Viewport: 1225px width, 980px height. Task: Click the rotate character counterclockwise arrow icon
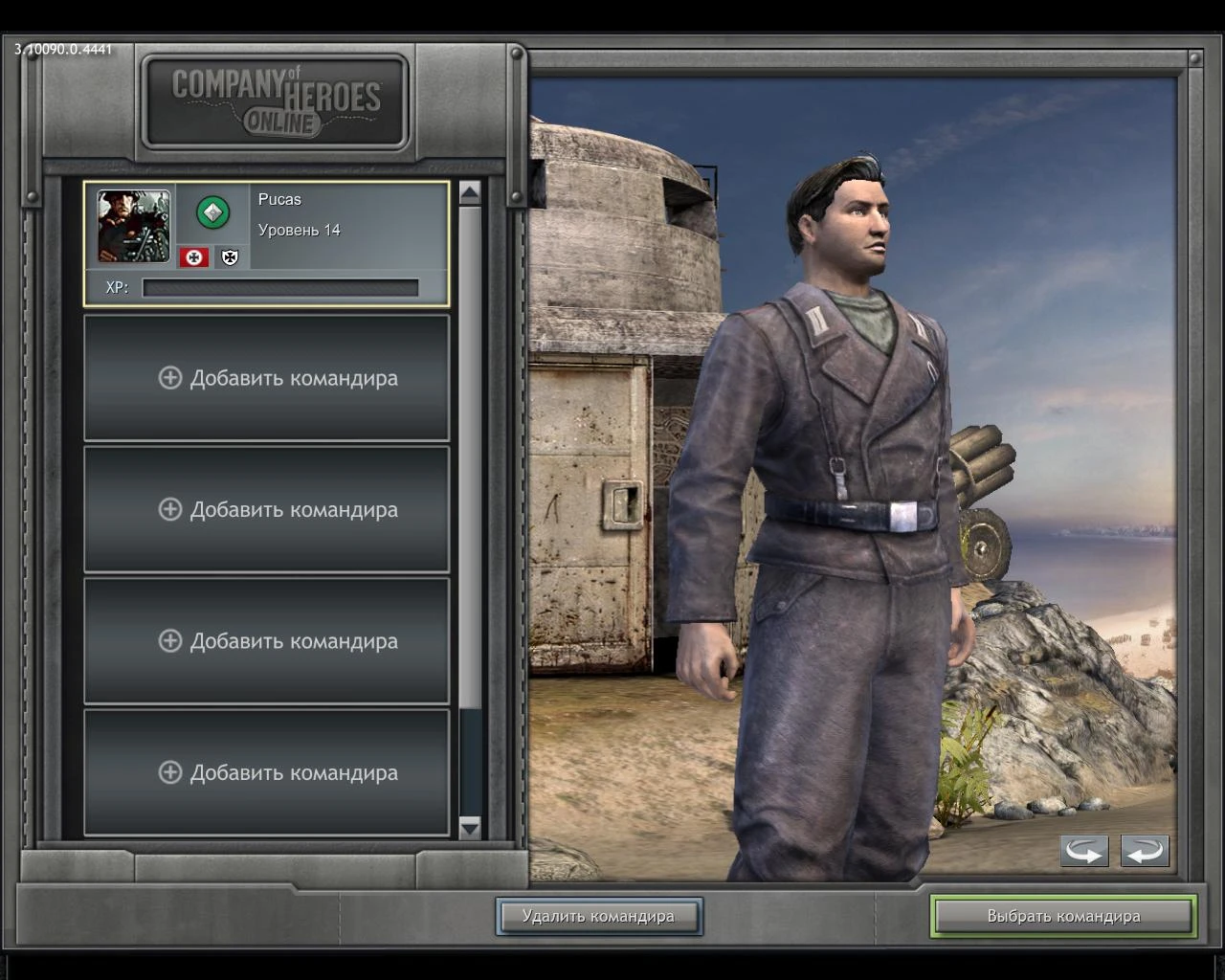[x=1083, y=850]
